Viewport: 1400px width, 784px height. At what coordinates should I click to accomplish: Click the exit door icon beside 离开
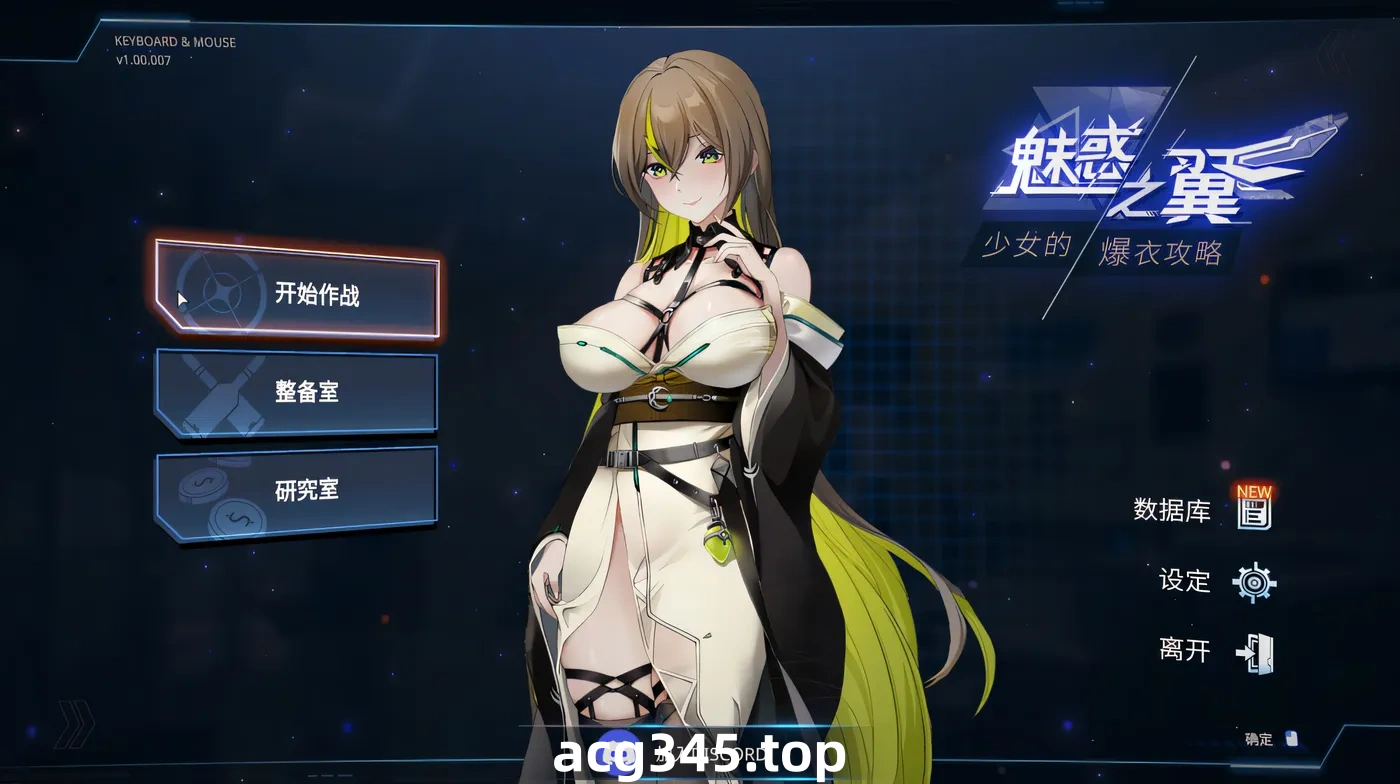[1254, 650]
